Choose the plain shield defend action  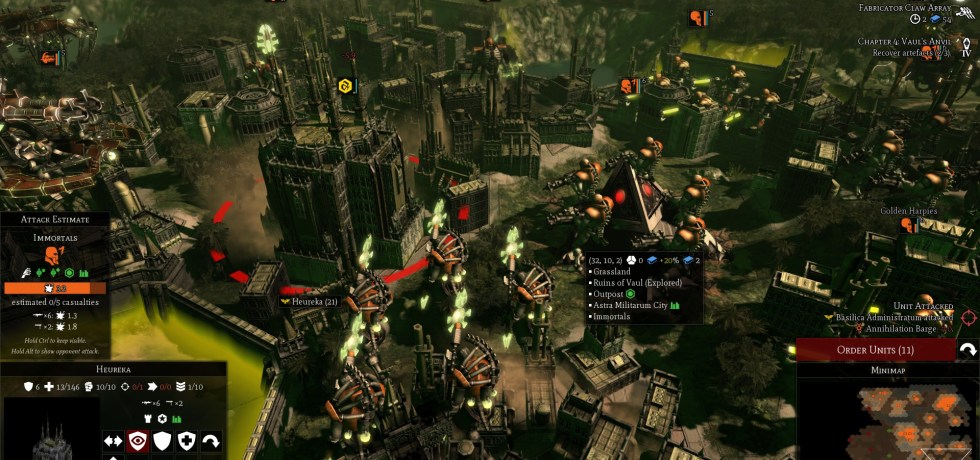pyautogui.click(x=161, y=441)
